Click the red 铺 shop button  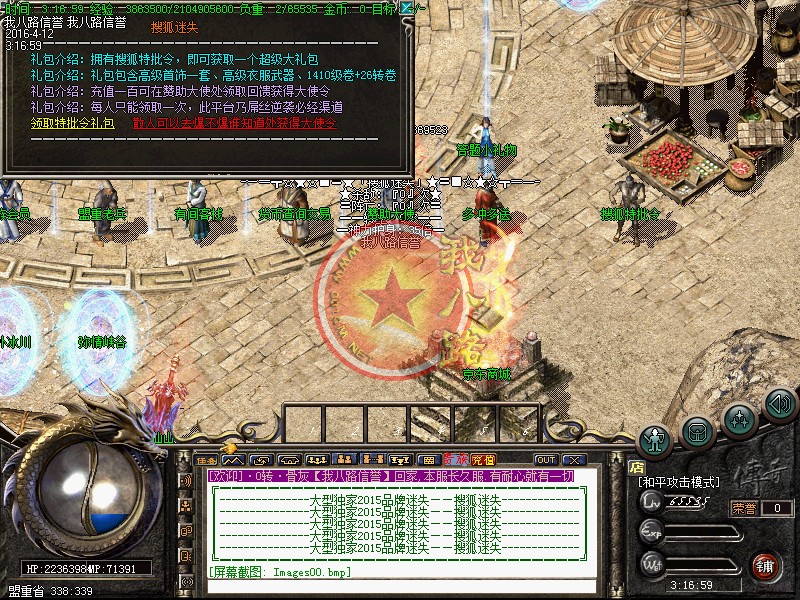766,565
